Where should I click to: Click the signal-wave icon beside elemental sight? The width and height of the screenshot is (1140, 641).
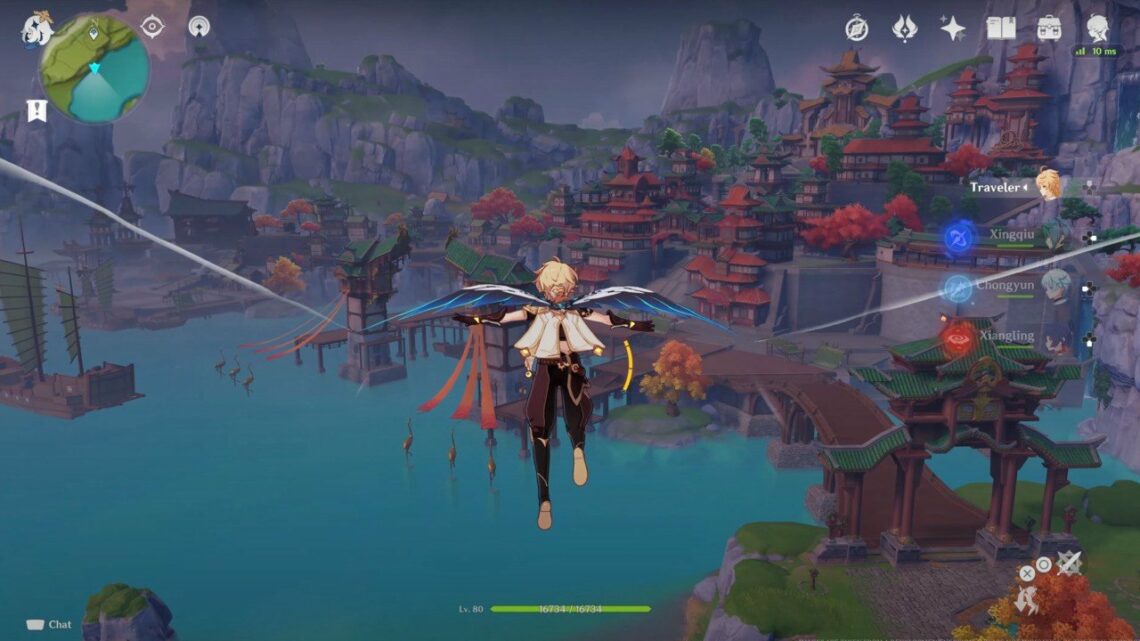pyautogui.click(x=199, y=27)
